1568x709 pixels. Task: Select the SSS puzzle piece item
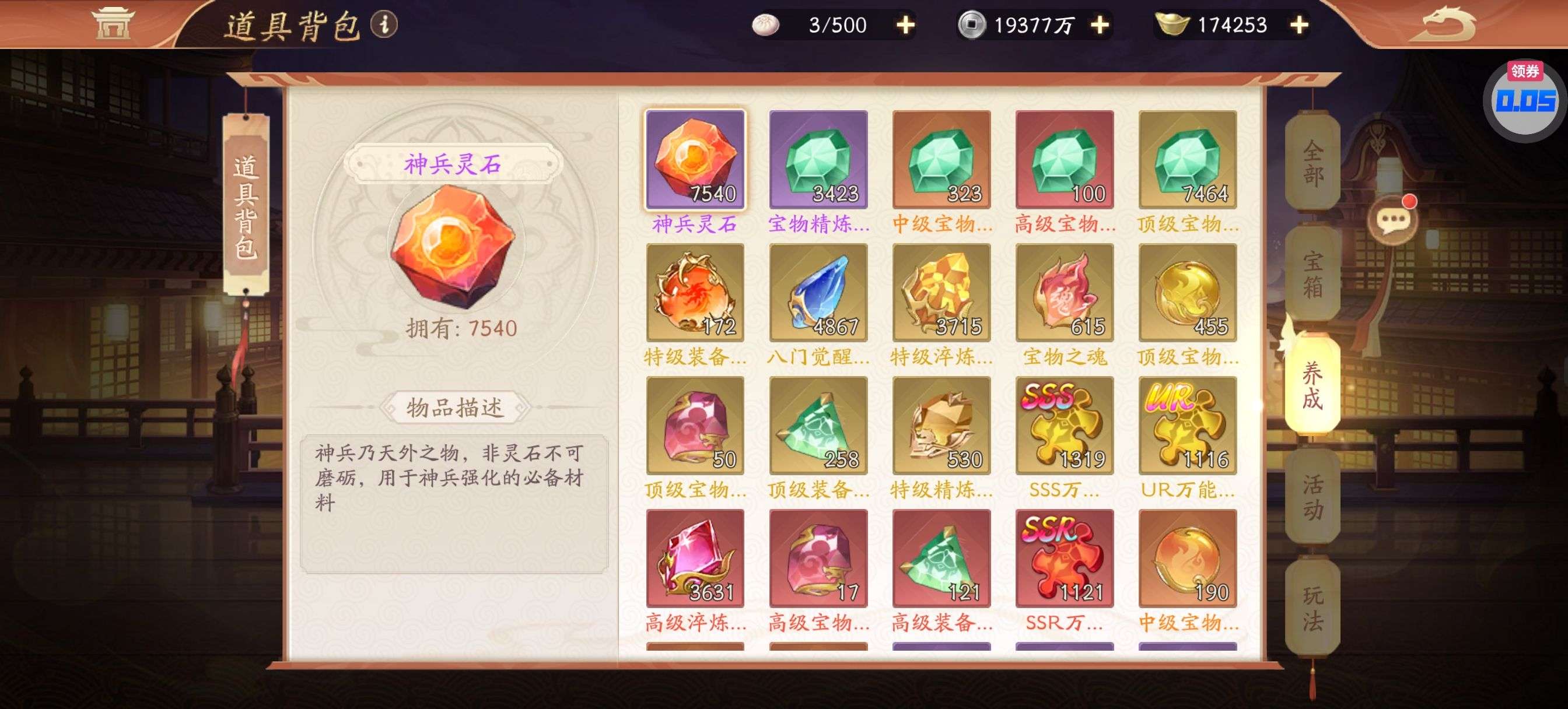[1064, 426]
